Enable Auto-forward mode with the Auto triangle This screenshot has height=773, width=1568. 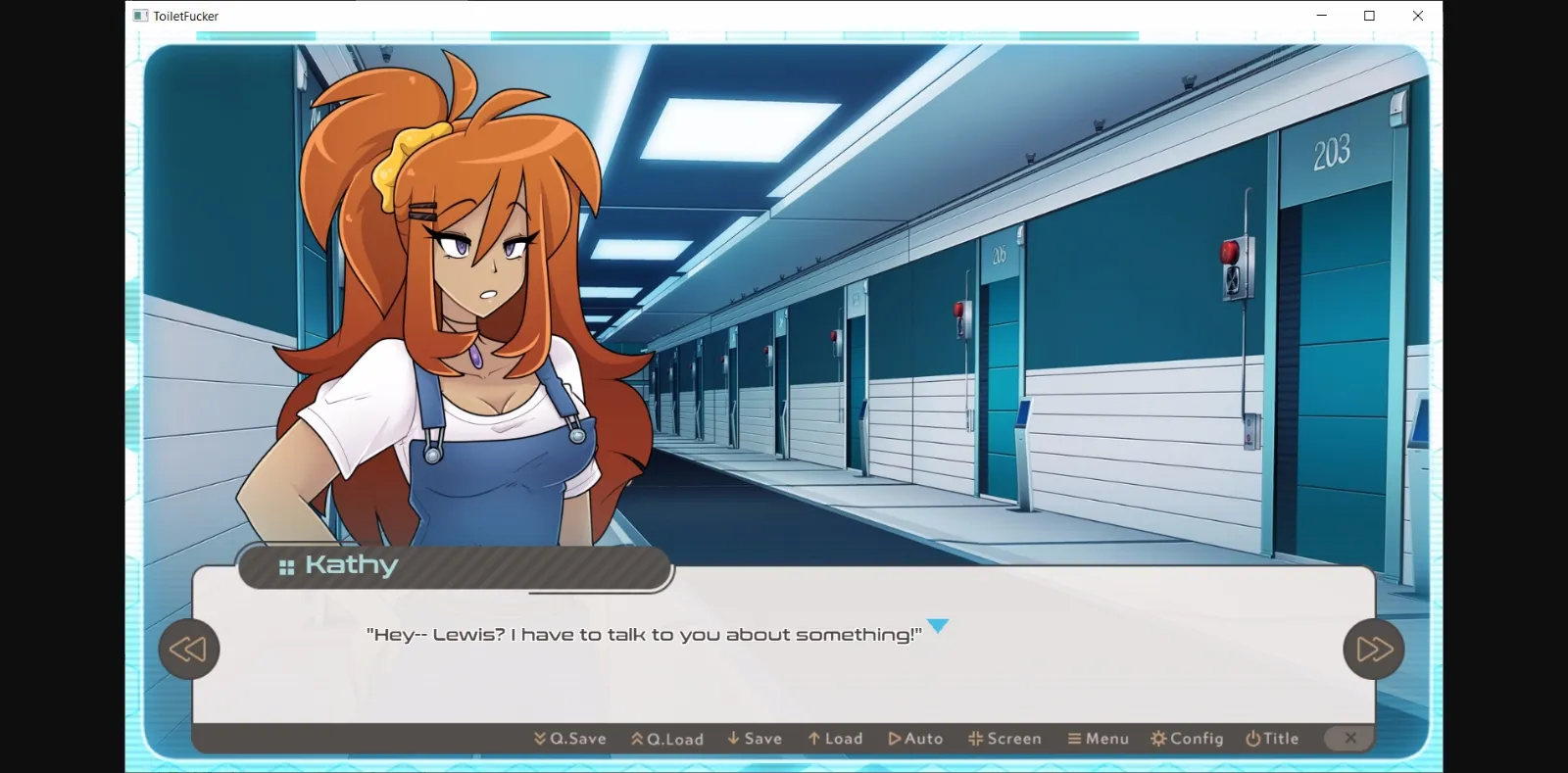click(x=895, y=739)
